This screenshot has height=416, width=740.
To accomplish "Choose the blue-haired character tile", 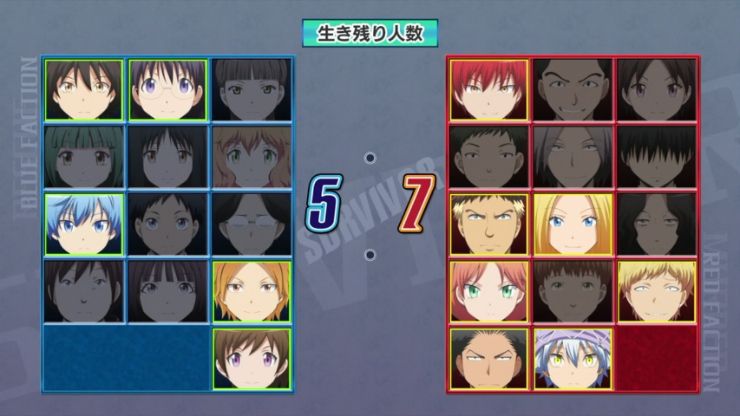I will pyautogui.click(x=83, y=224).
